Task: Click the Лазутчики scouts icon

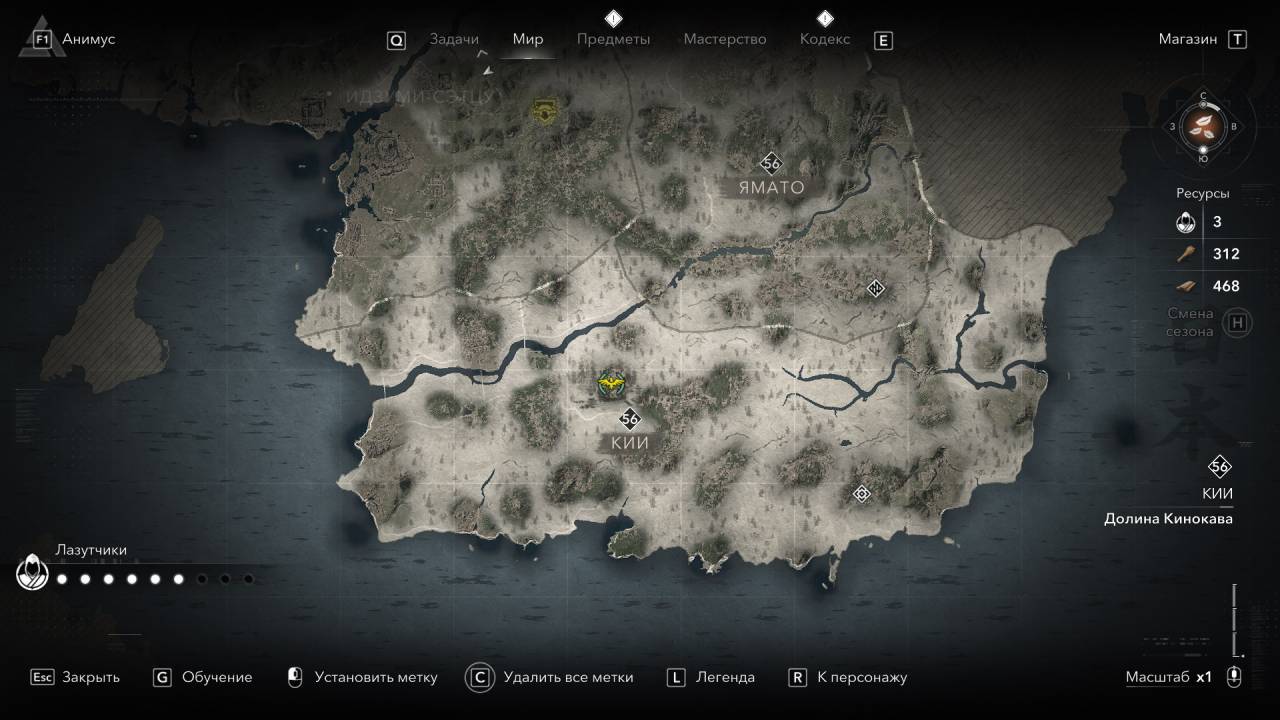Action: [32, 574]
